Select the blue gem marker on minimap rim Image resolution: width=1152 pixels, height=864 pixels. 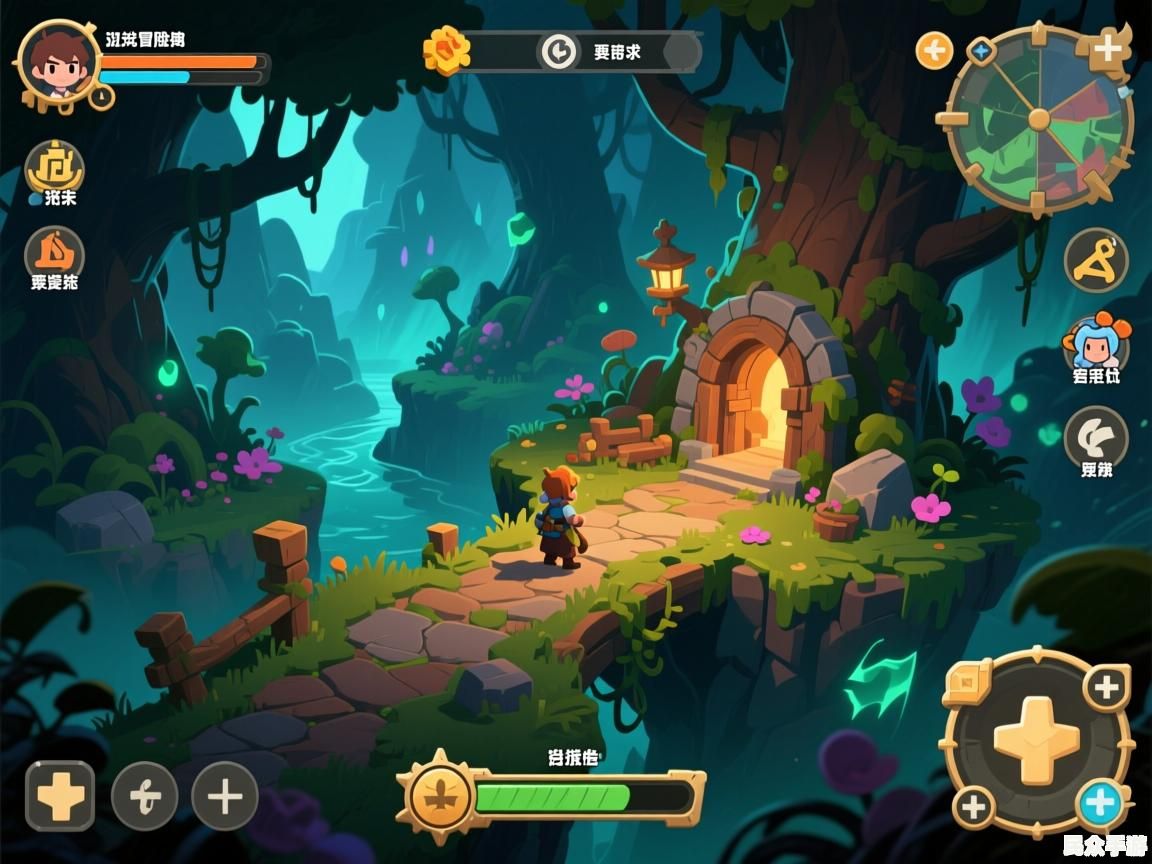[981, 50]
